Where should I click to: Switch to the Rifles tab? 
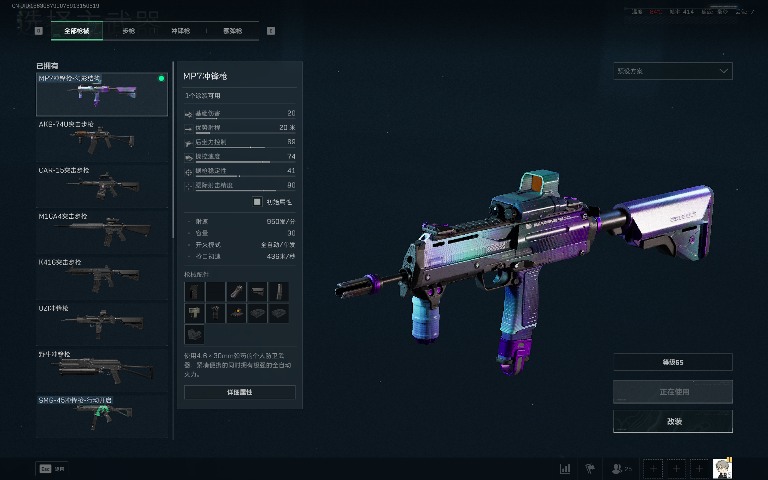click(x=128, y=31)
